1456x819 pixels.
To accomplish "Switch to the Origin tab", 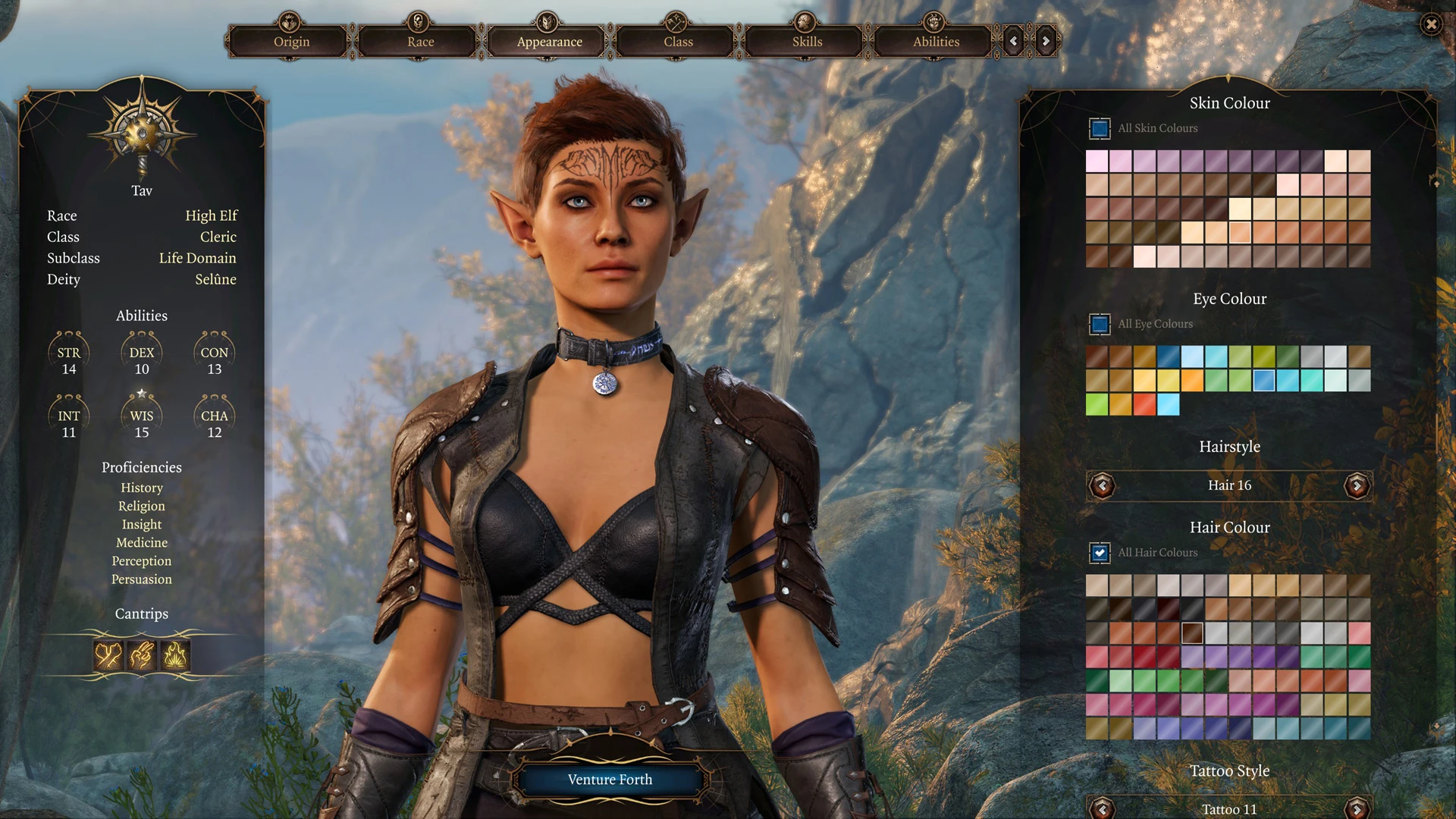I will point(291,42).
